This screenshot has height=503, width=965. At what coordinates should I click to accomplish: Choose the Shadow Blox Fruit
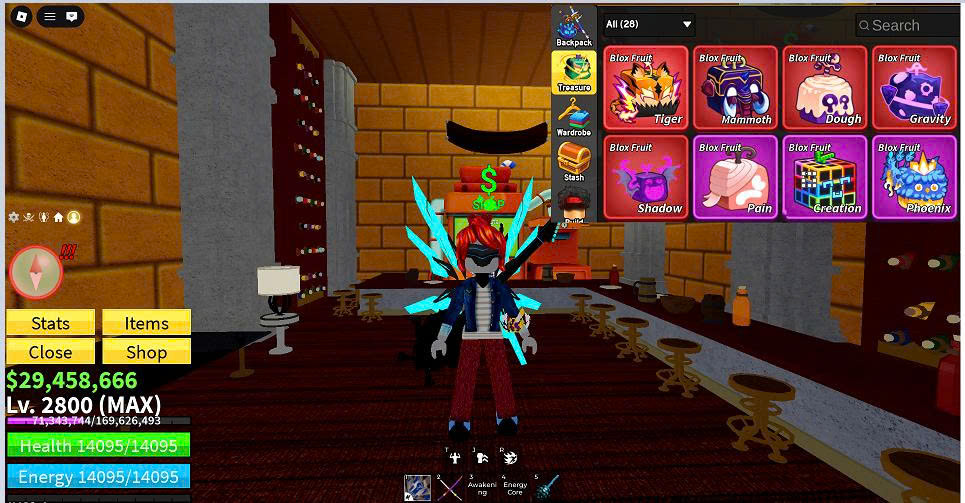pos(645,177)
